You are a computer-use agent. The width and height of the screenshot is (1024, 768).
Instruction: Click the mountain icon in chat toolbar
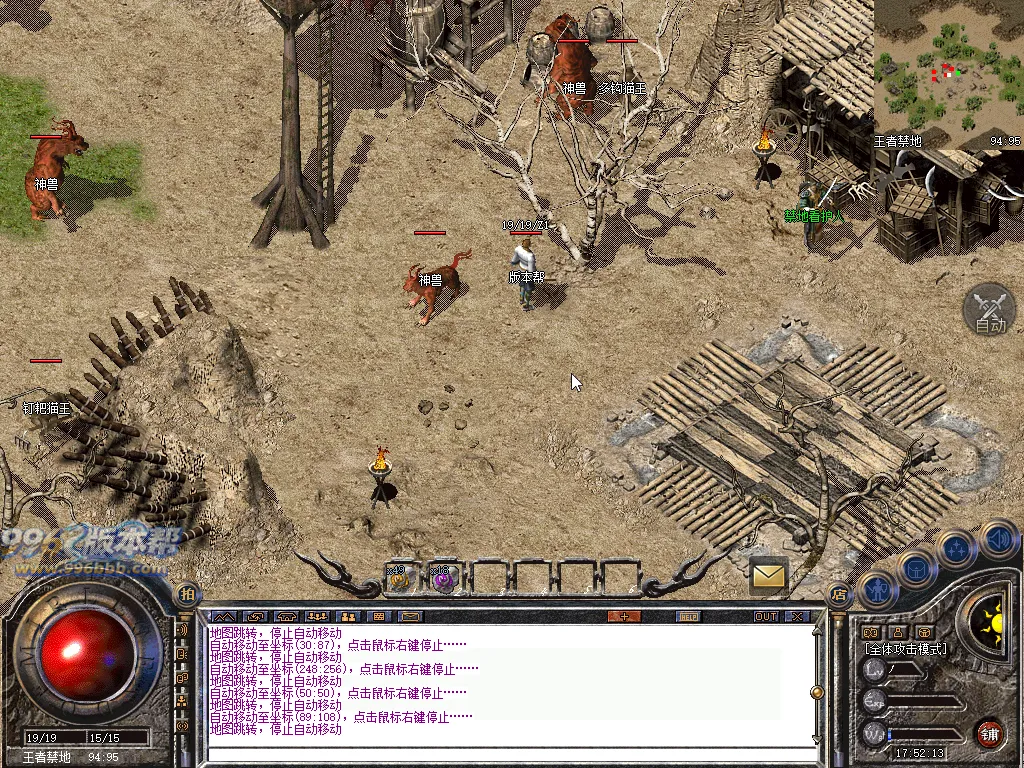tap(223, 616)
